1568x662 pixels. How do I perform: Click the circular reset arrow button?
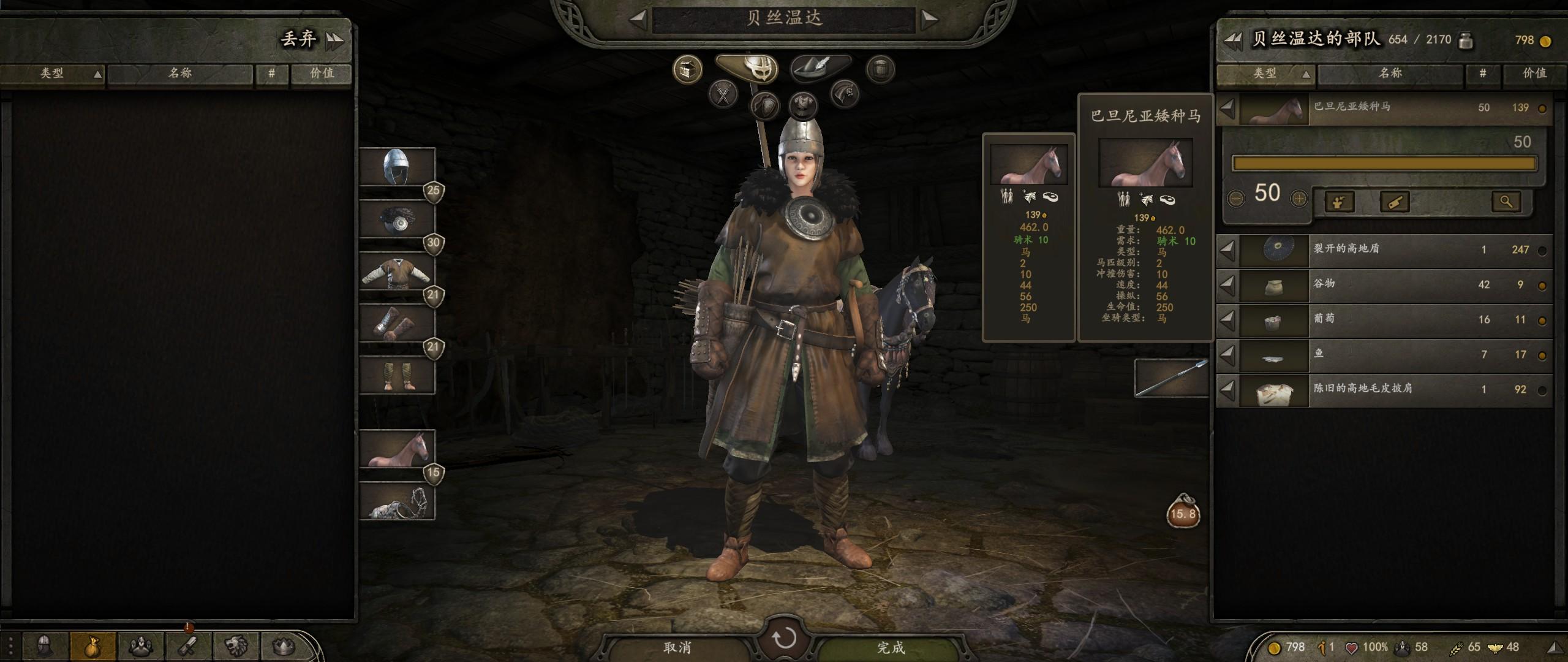tap(783, 639)
